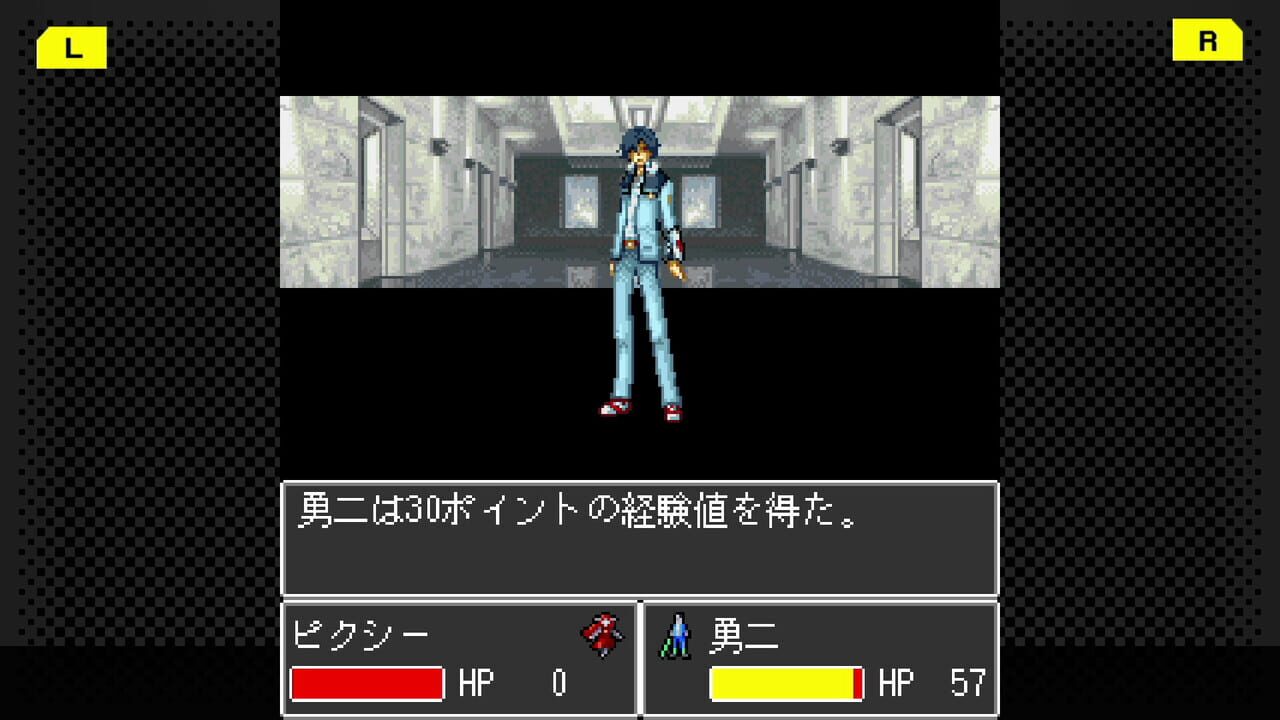The height and width of the screenshot is (720, 1280).
Task: Click the HP label in Pixie's panel
Action: pyautogui.click(x=478, y=684)
